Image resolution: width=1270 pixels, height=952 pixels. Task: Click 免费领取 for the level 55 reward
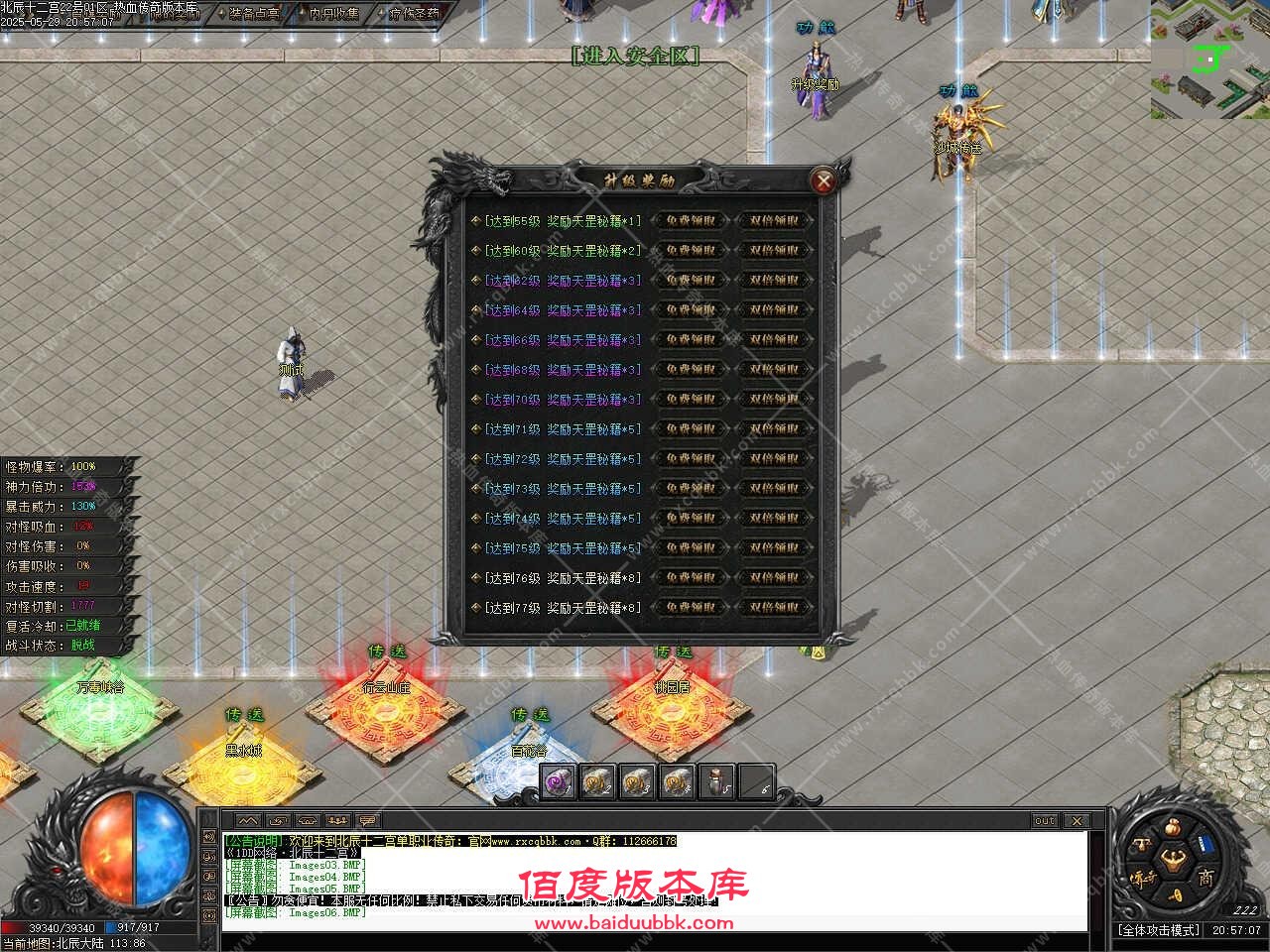(692, 220)
